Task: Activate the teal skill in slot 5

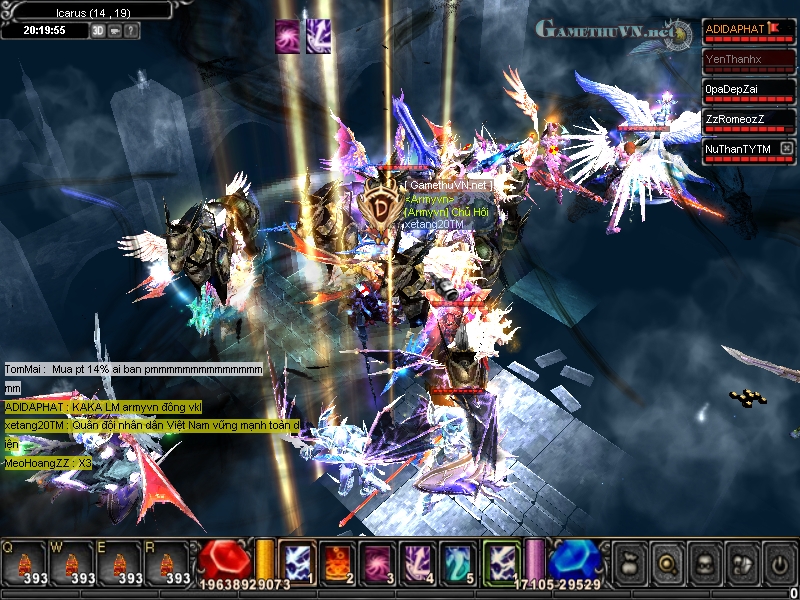Action: [457, 561]
